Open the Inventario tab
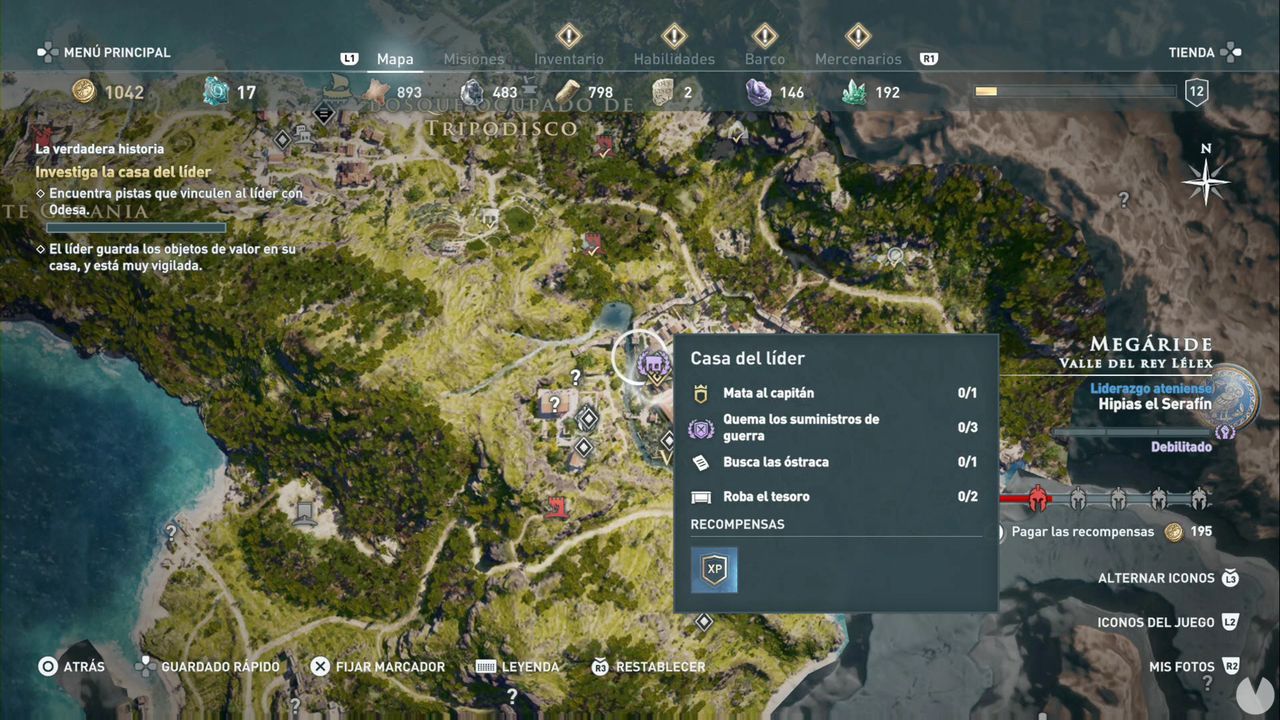Image resolution: width=1280 pixels, height=720 pixels. pyautogui.click(x=569, y=59)
